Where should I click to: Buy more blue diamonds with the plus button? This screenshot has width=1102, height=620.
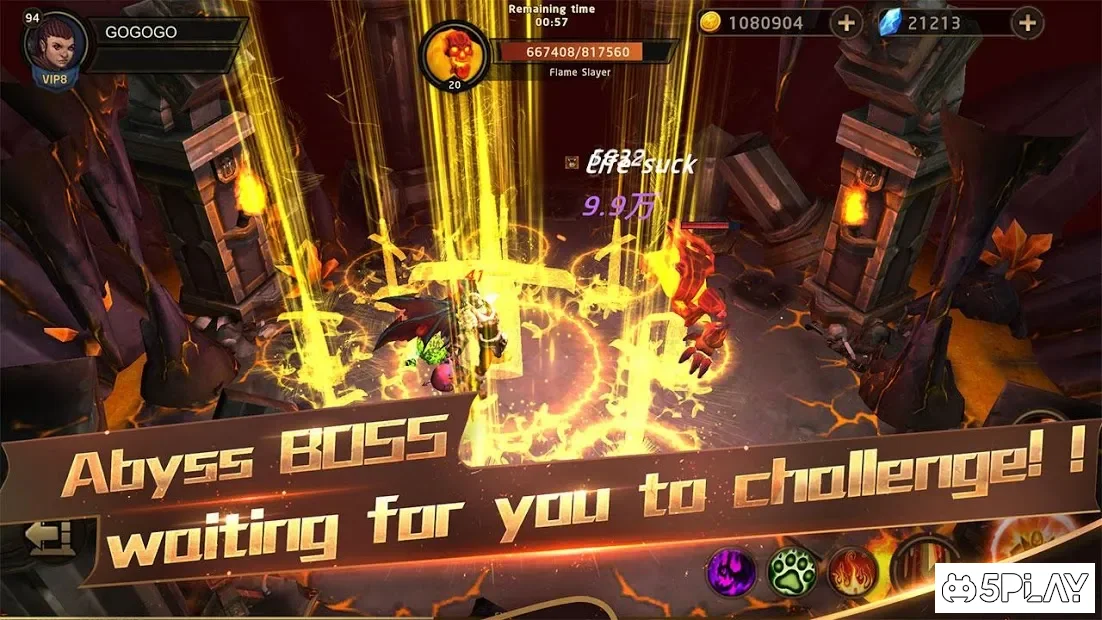coord(1027,22)
